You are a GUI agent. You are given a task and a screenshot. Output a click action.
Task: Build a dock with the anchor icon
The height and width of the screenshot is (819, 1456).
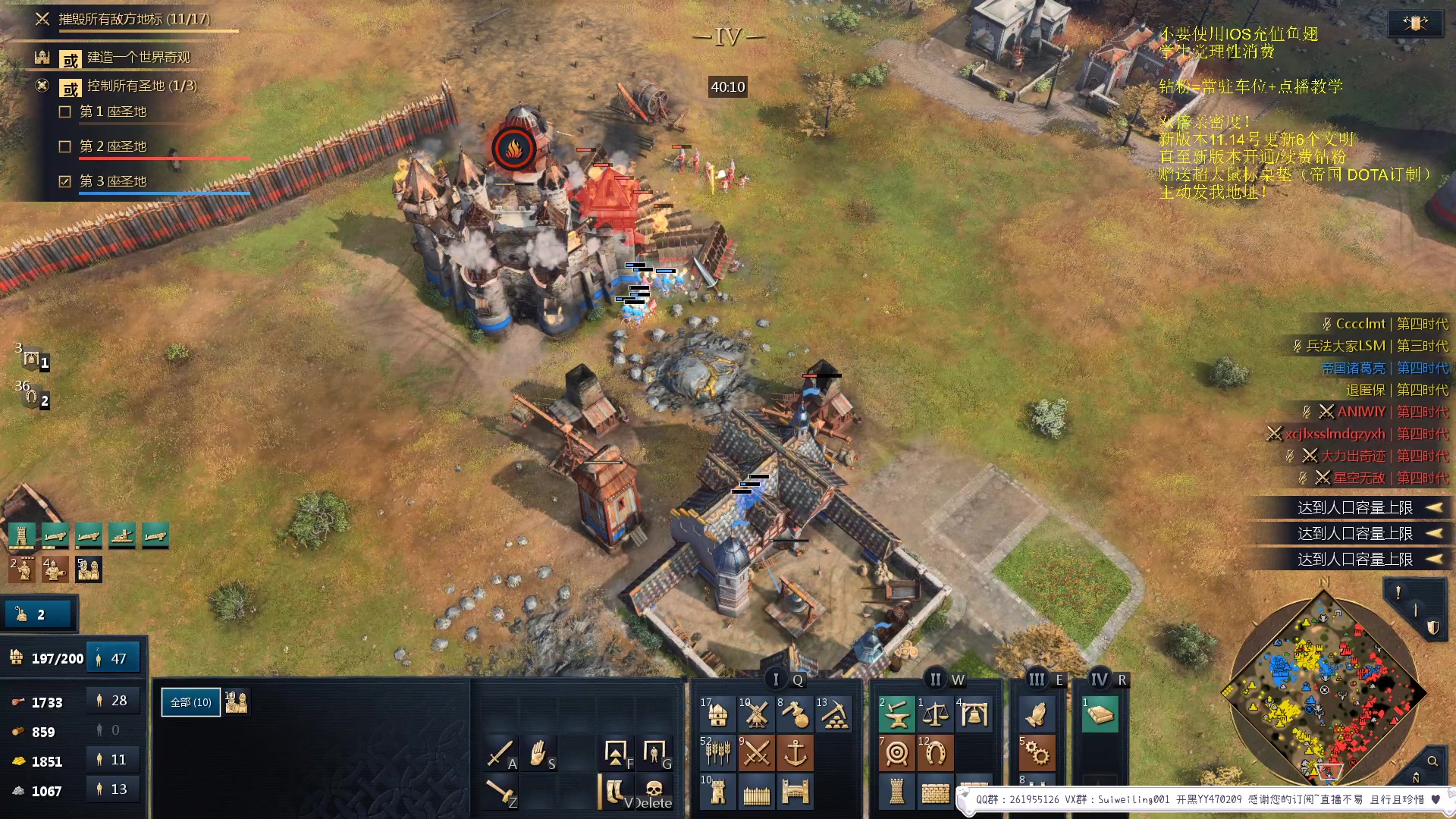pyautogui.click(x=795, y=753)
